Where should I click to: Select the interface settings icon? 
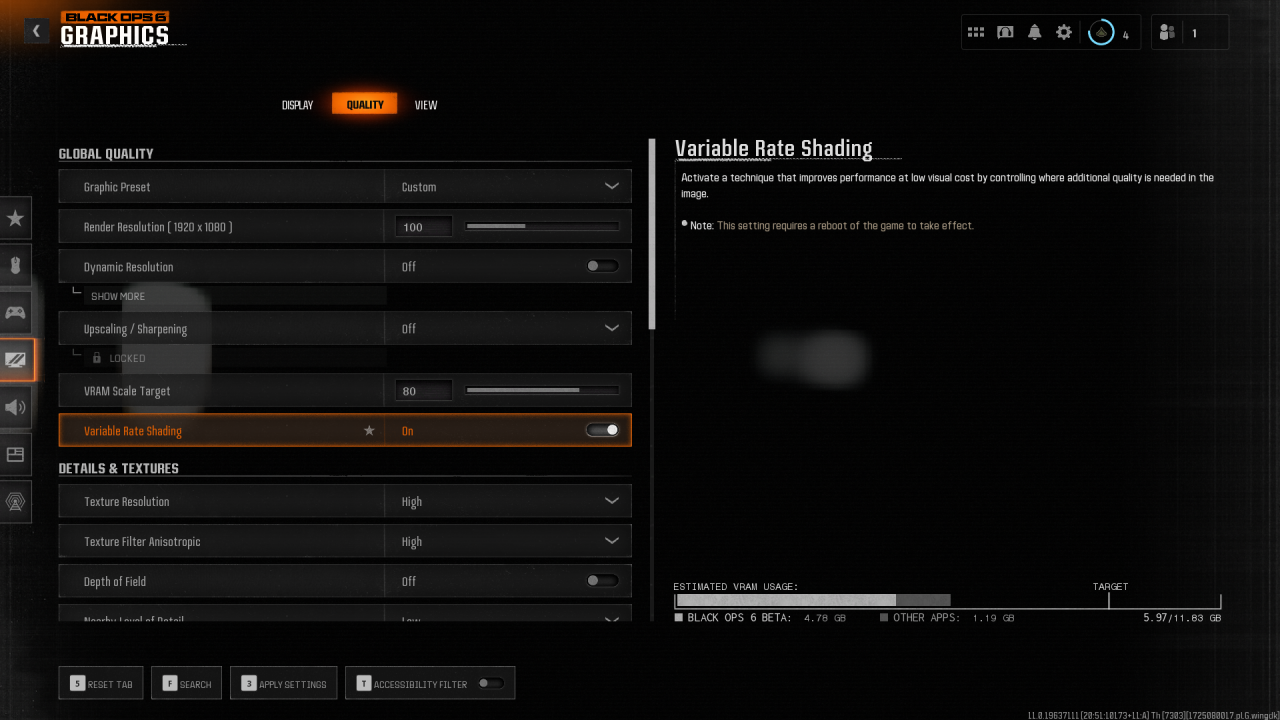point(15,454)
